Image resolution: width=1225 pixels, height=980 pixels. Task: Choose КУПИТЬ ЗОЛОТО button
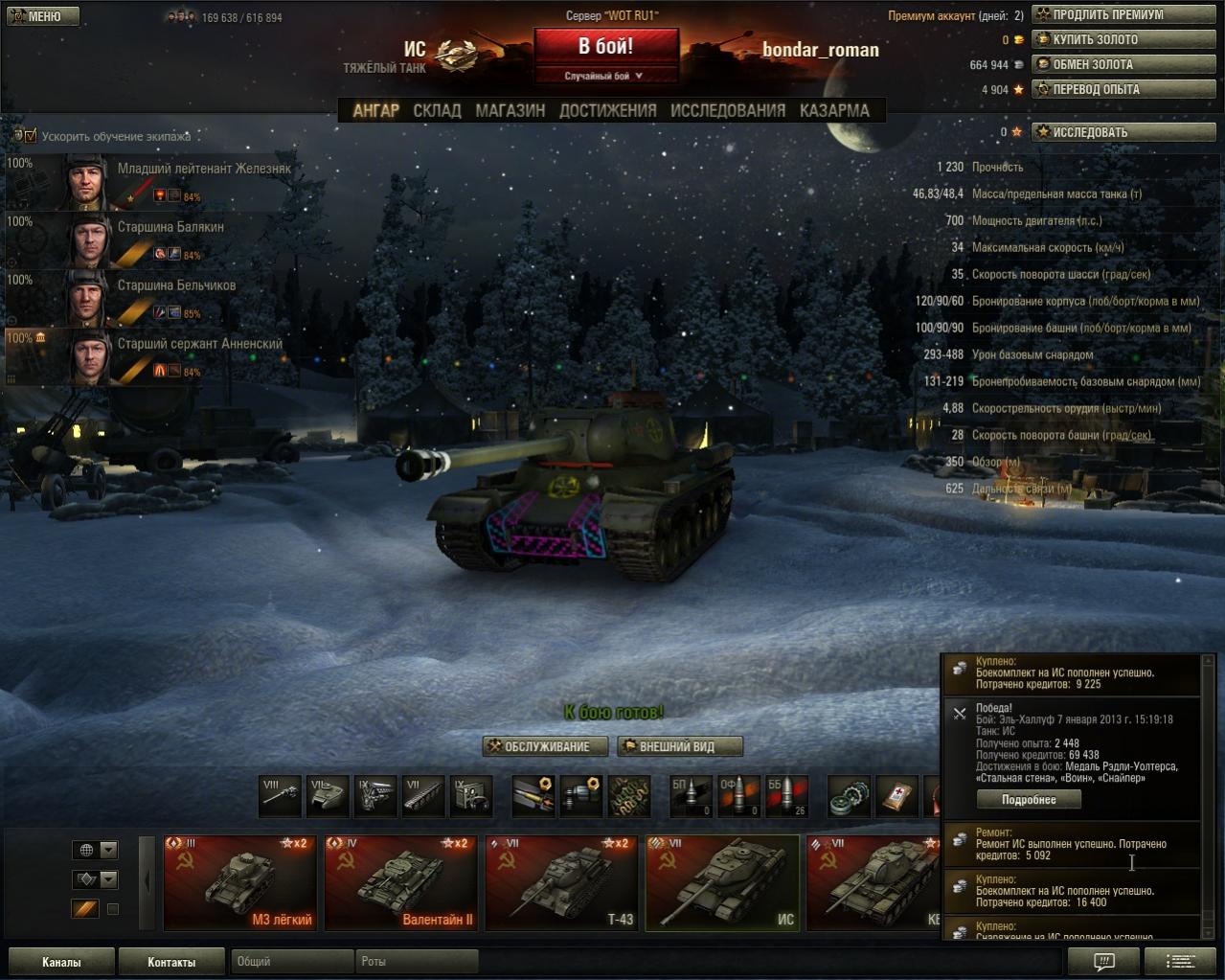click(1123, 40)
